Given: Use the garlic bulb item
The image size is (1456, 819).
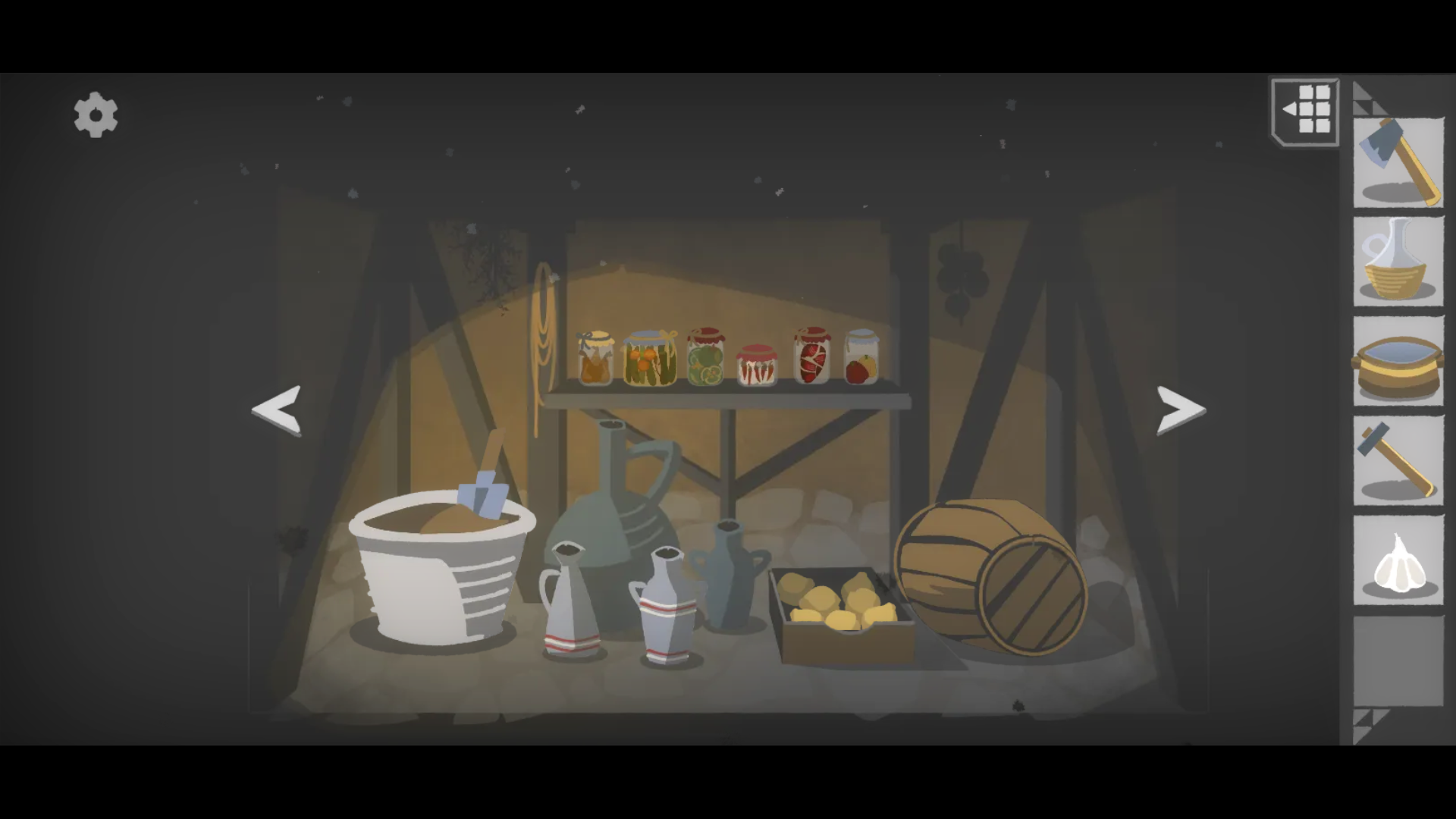Looking at the screenshot, I should (x=1398, y=561).
